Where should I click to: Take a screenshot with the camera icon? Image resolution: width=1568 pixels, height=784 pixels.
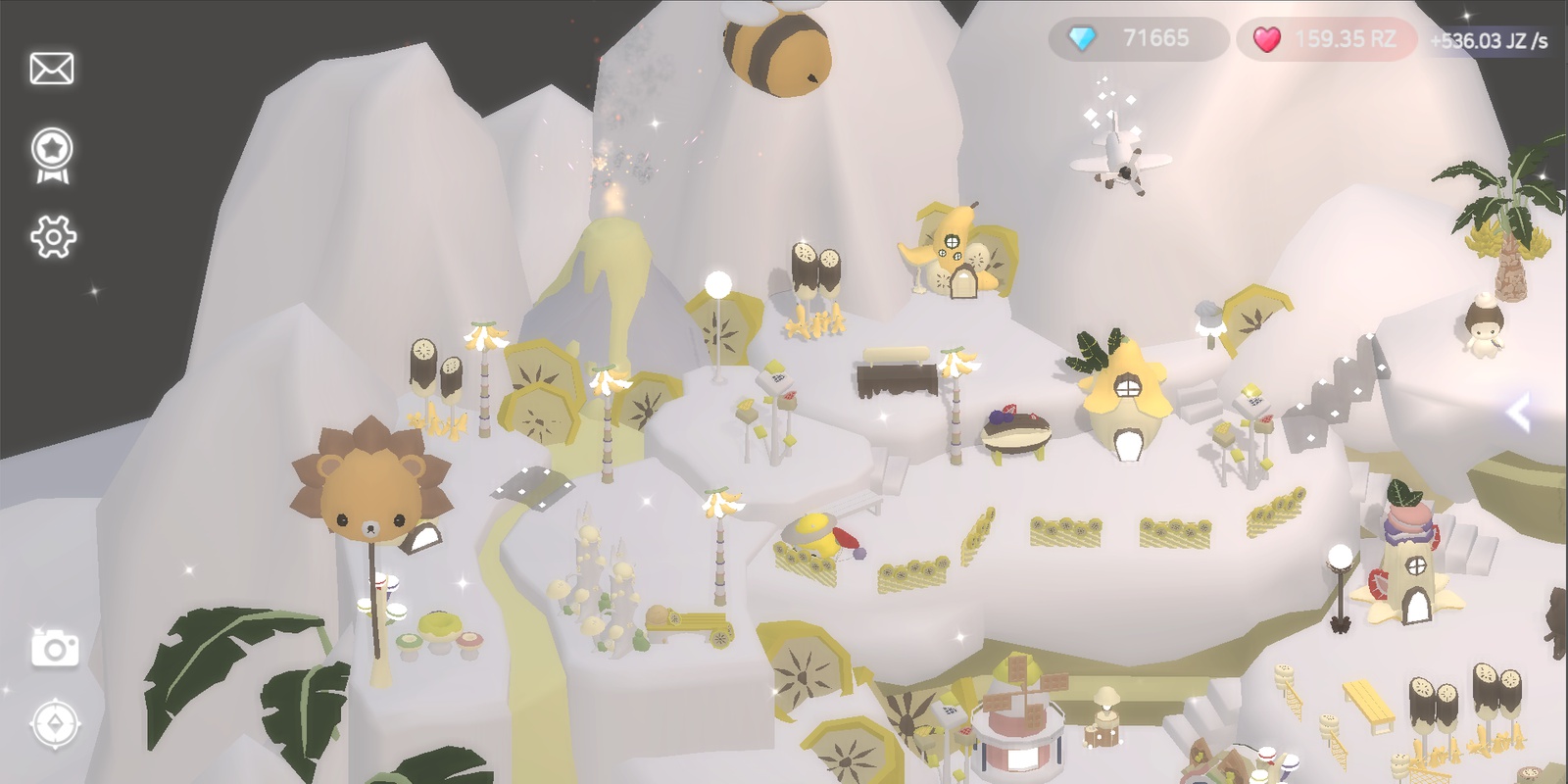55,648
